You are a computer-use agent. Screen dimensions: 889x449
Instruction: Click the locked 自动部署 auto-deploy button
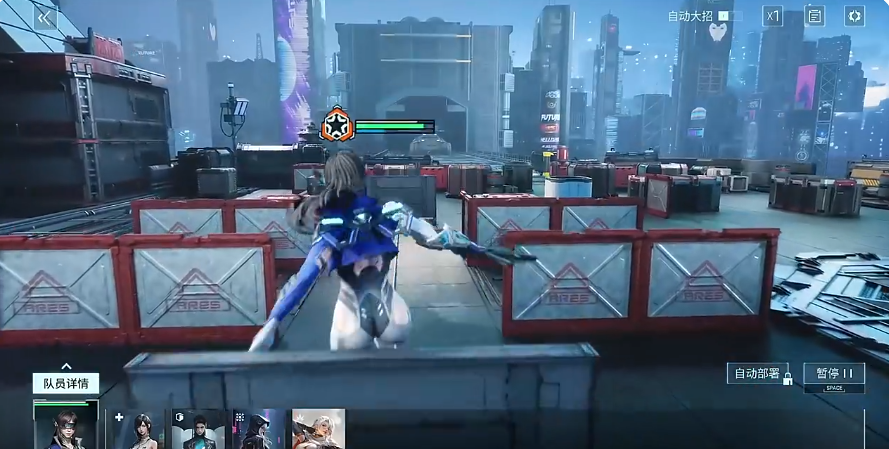pos(758,374)
